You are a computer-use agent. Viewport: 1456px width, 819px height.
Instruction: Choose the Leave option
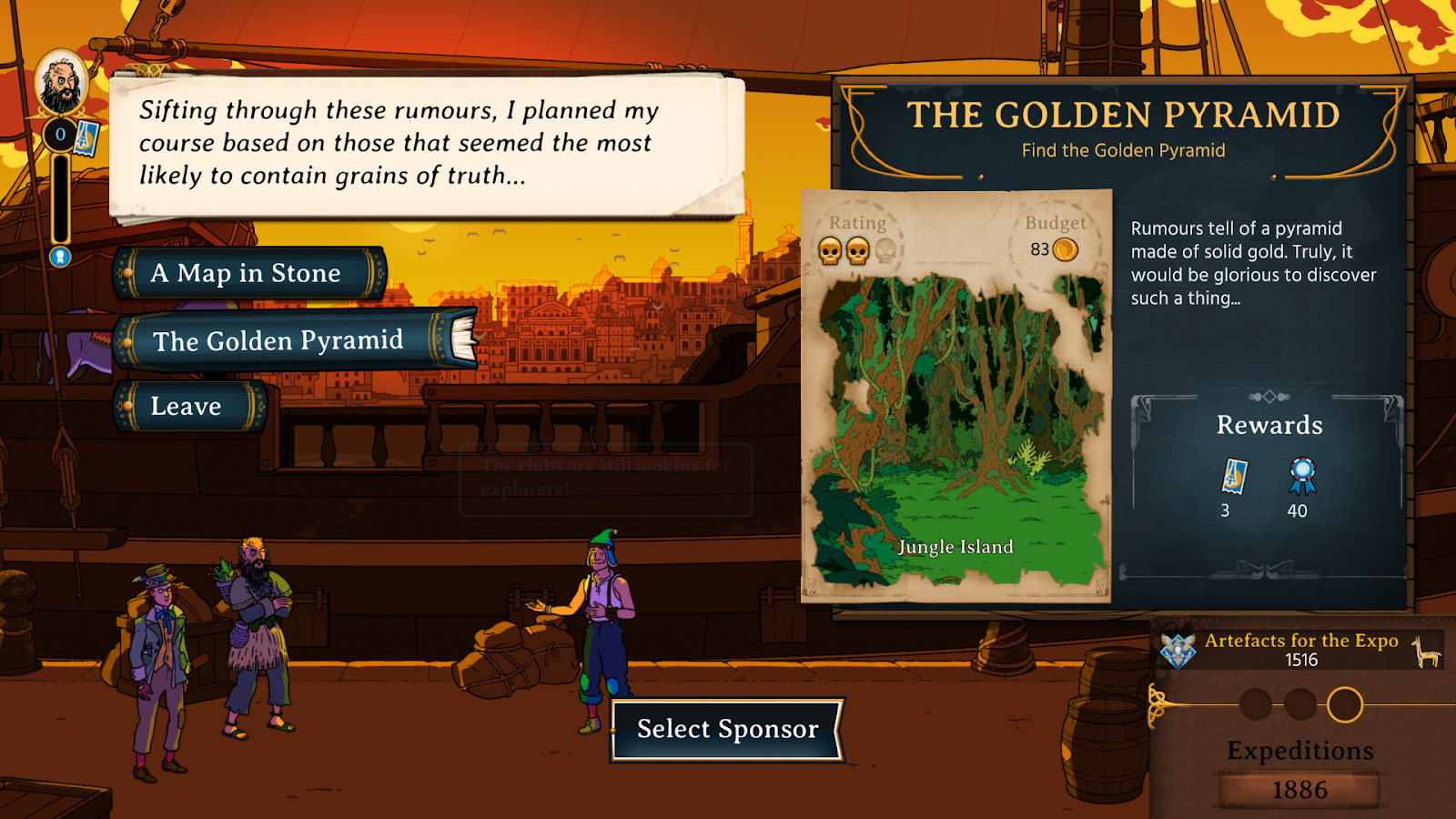click(187, 406)
